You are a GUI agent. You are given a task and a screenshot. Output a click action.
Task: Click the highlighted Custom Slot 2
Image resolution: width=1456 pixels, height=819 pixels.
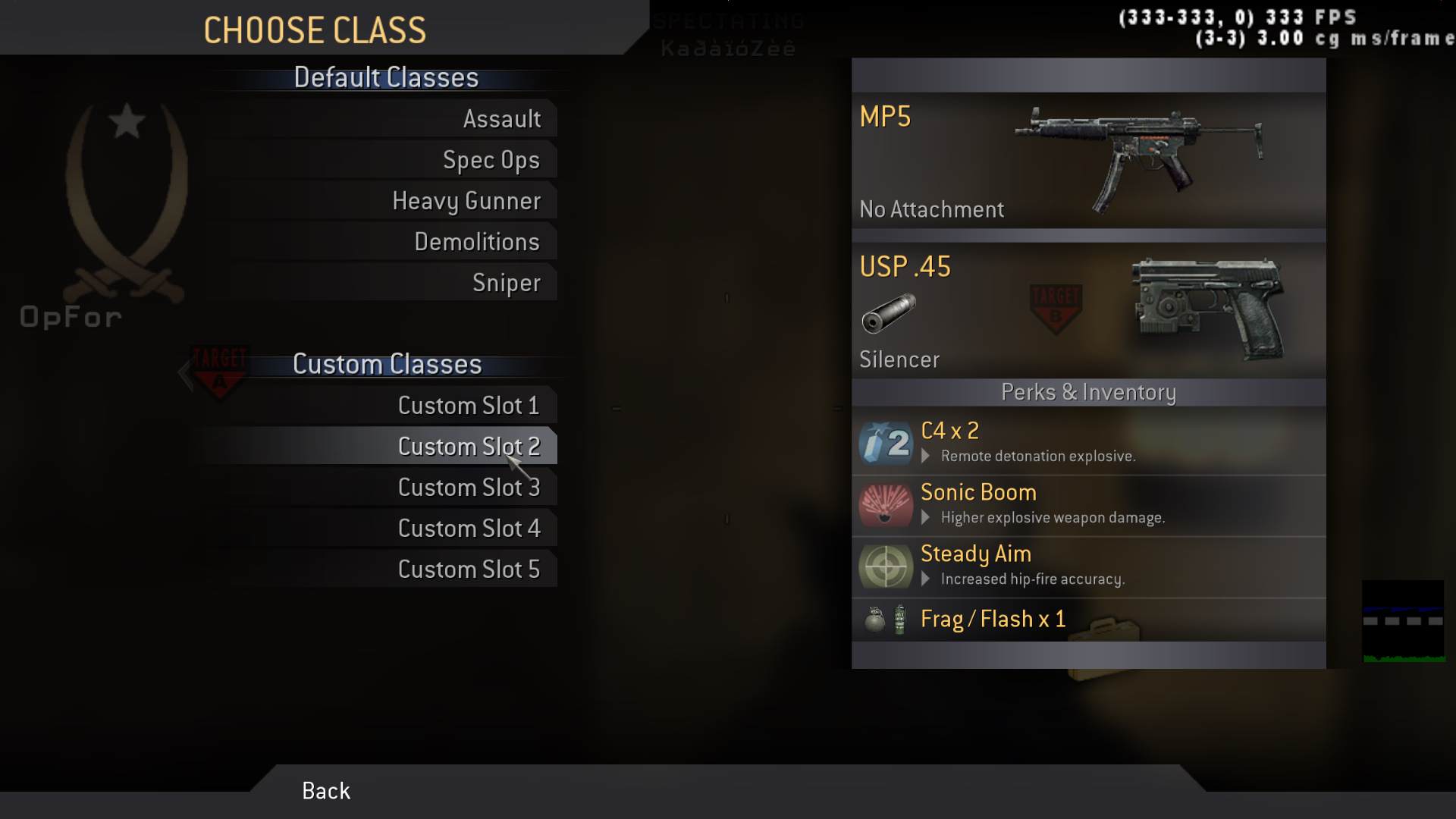(x=468, y=447)
